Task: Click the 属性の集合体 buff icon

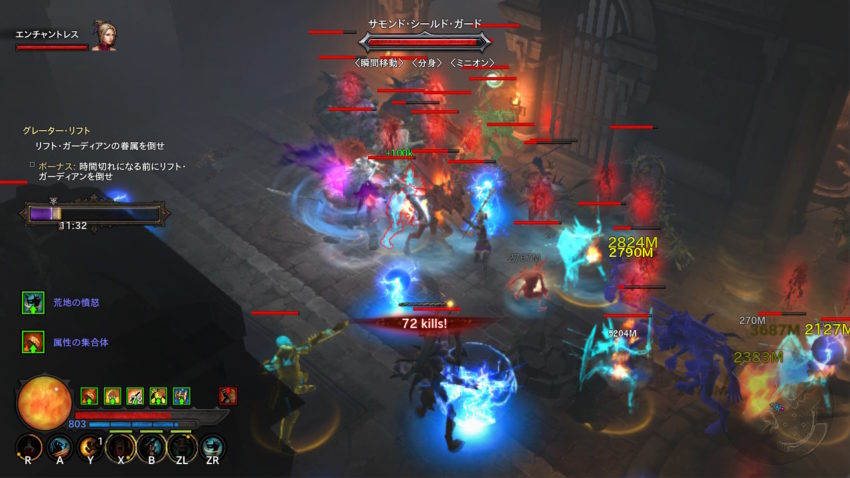Action: (34, 342)
